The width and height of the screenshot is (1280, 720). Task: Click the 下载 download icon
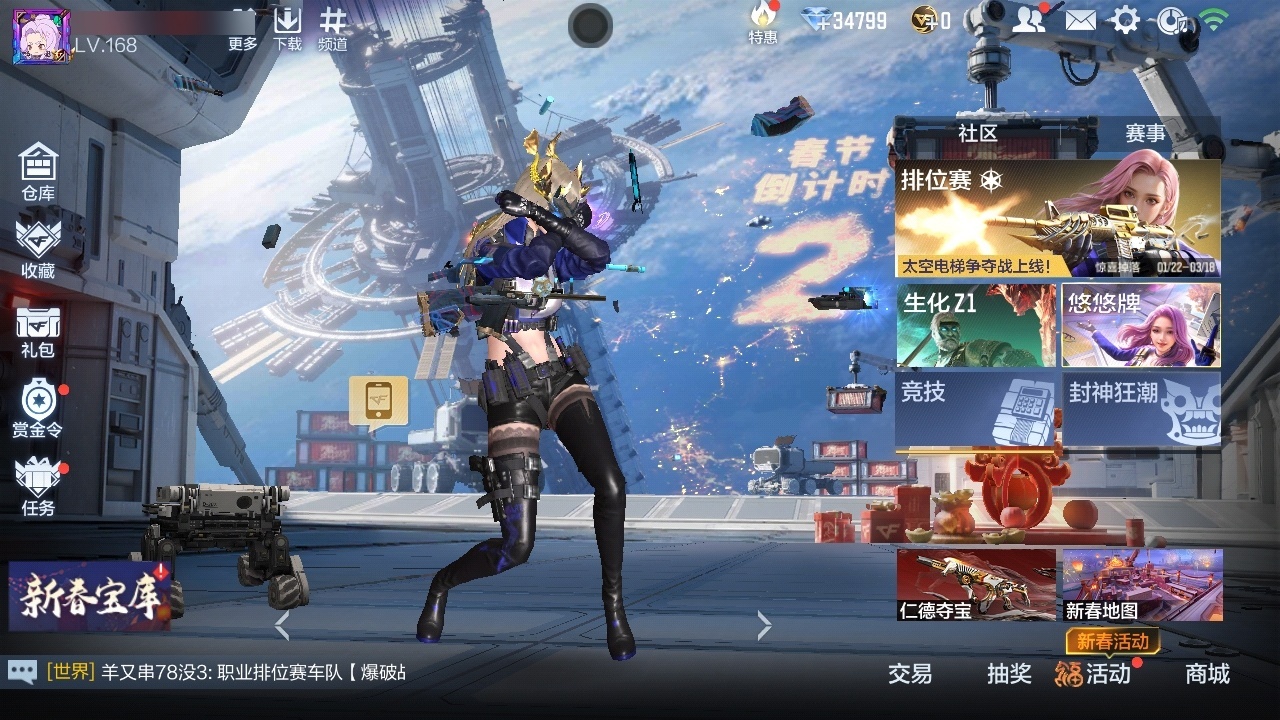288,25
